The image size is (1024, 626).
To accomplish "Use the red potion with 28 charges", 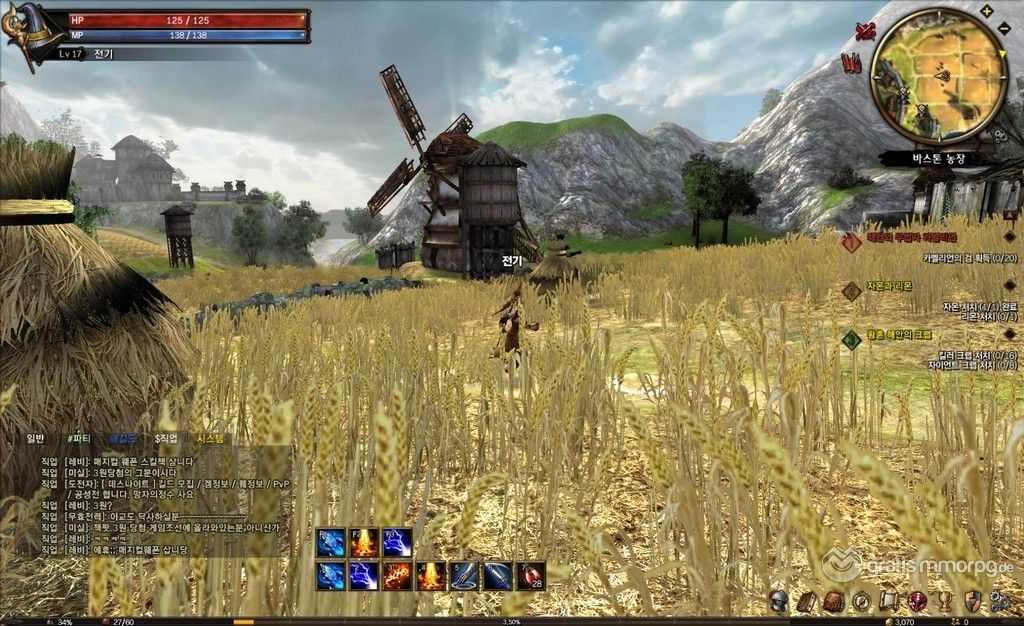I will (x=530, y=576).
